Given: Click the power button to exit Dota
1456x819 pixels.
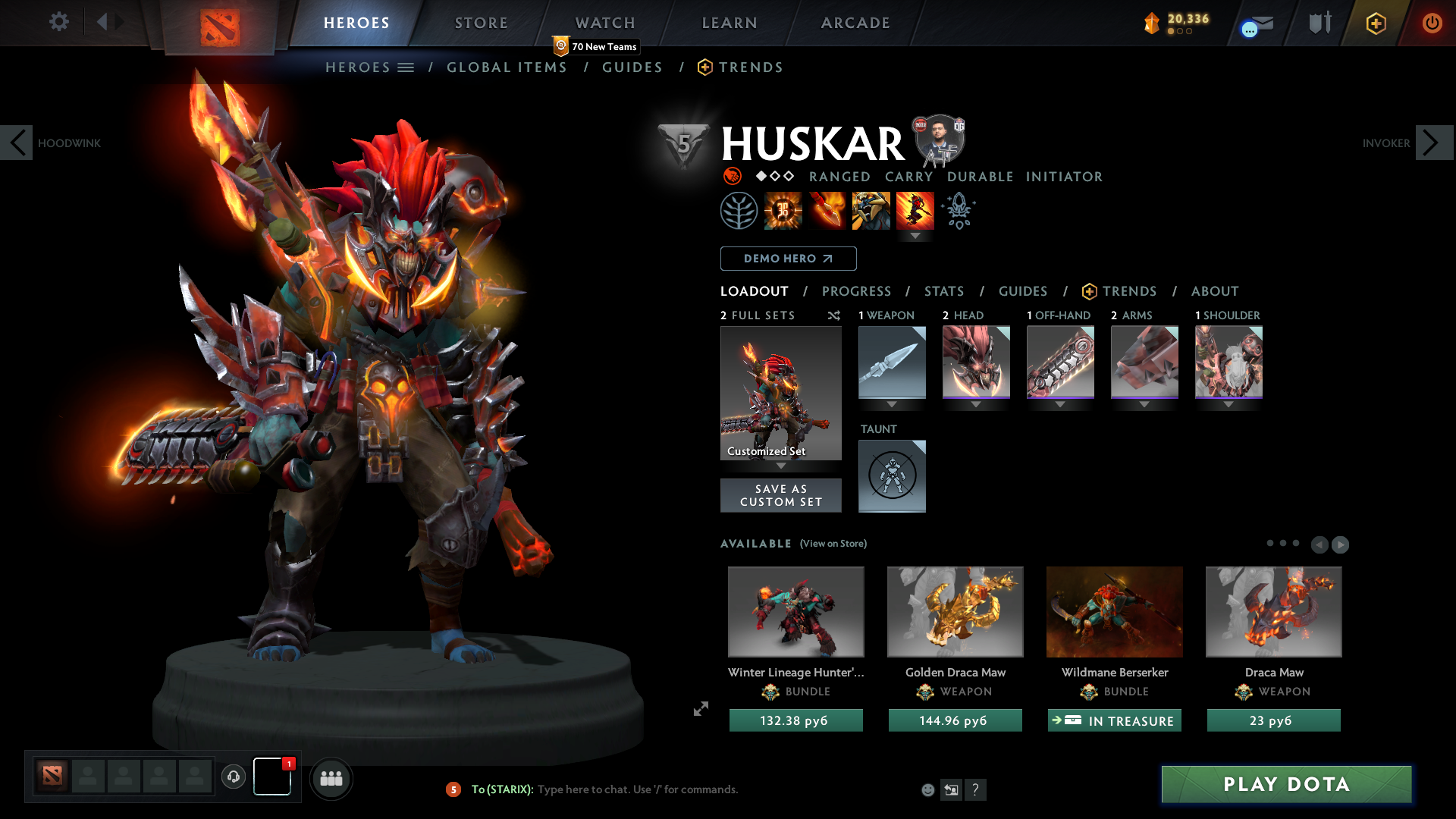Looking at the screenshot, I should [x=1432, y=23].
